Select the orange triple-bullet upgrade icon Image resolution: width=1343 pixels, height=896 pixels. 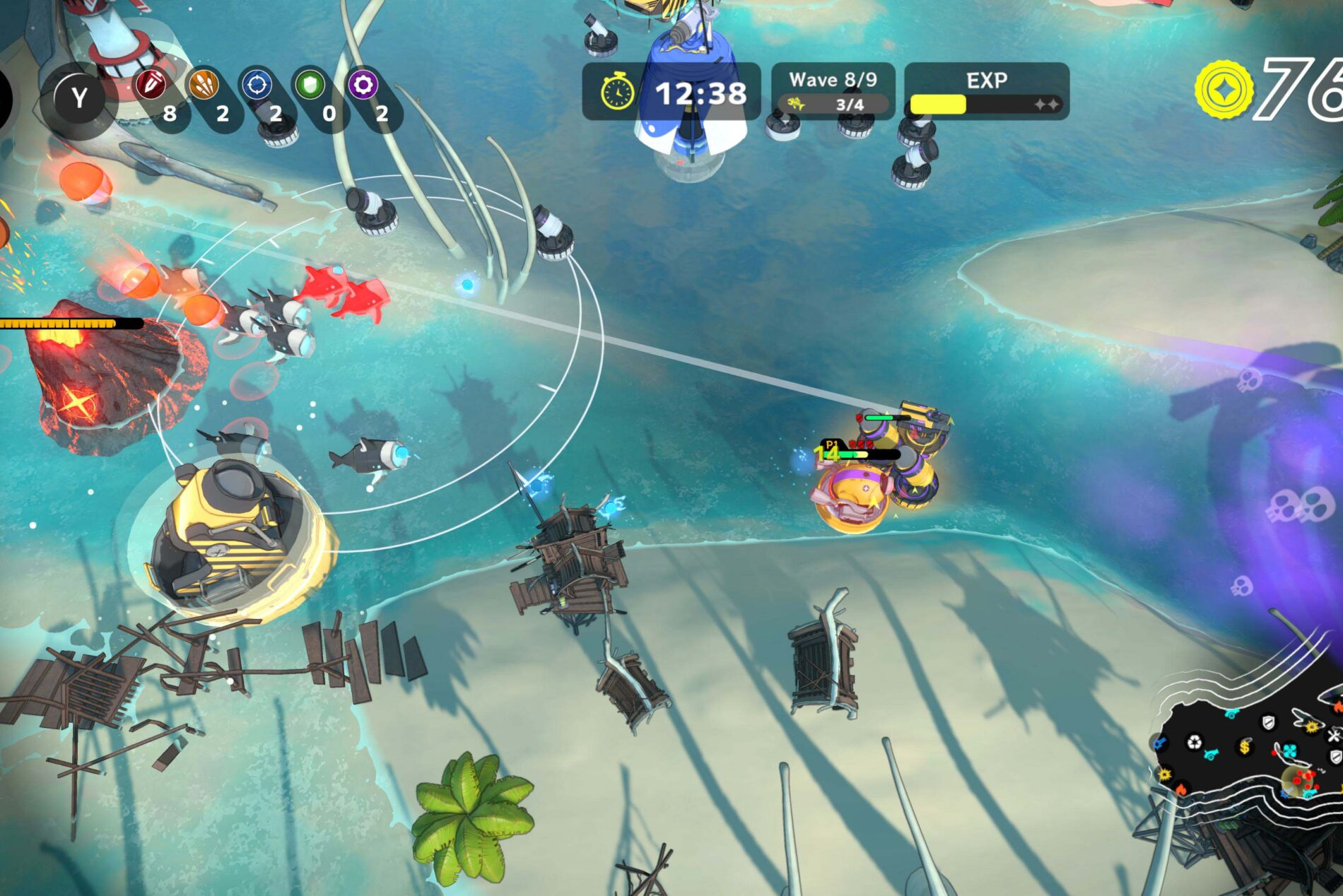pyautogui.click(x=204, y=86)
